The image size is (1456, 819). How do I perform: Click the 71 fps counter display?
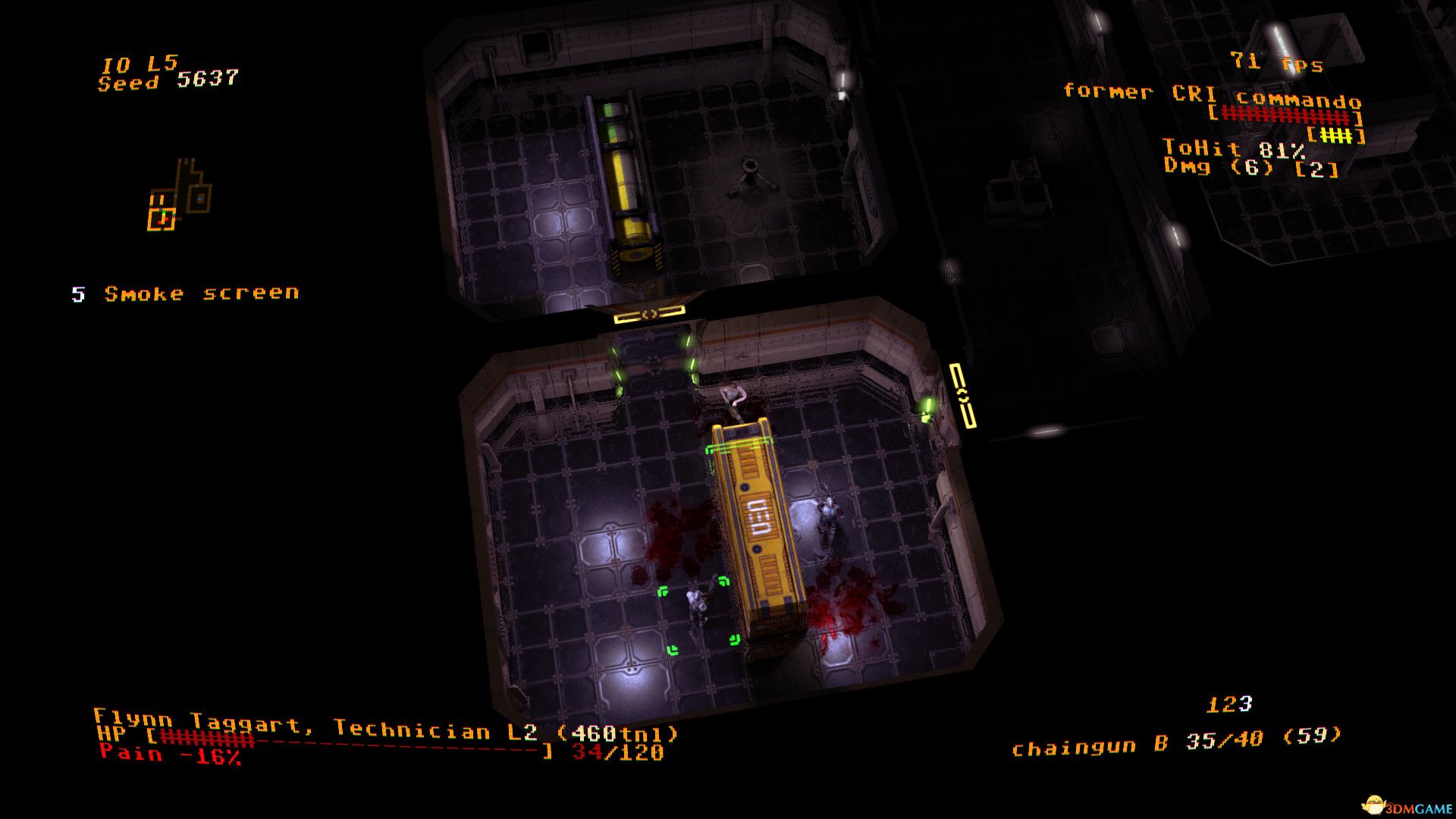(1275, 64)
